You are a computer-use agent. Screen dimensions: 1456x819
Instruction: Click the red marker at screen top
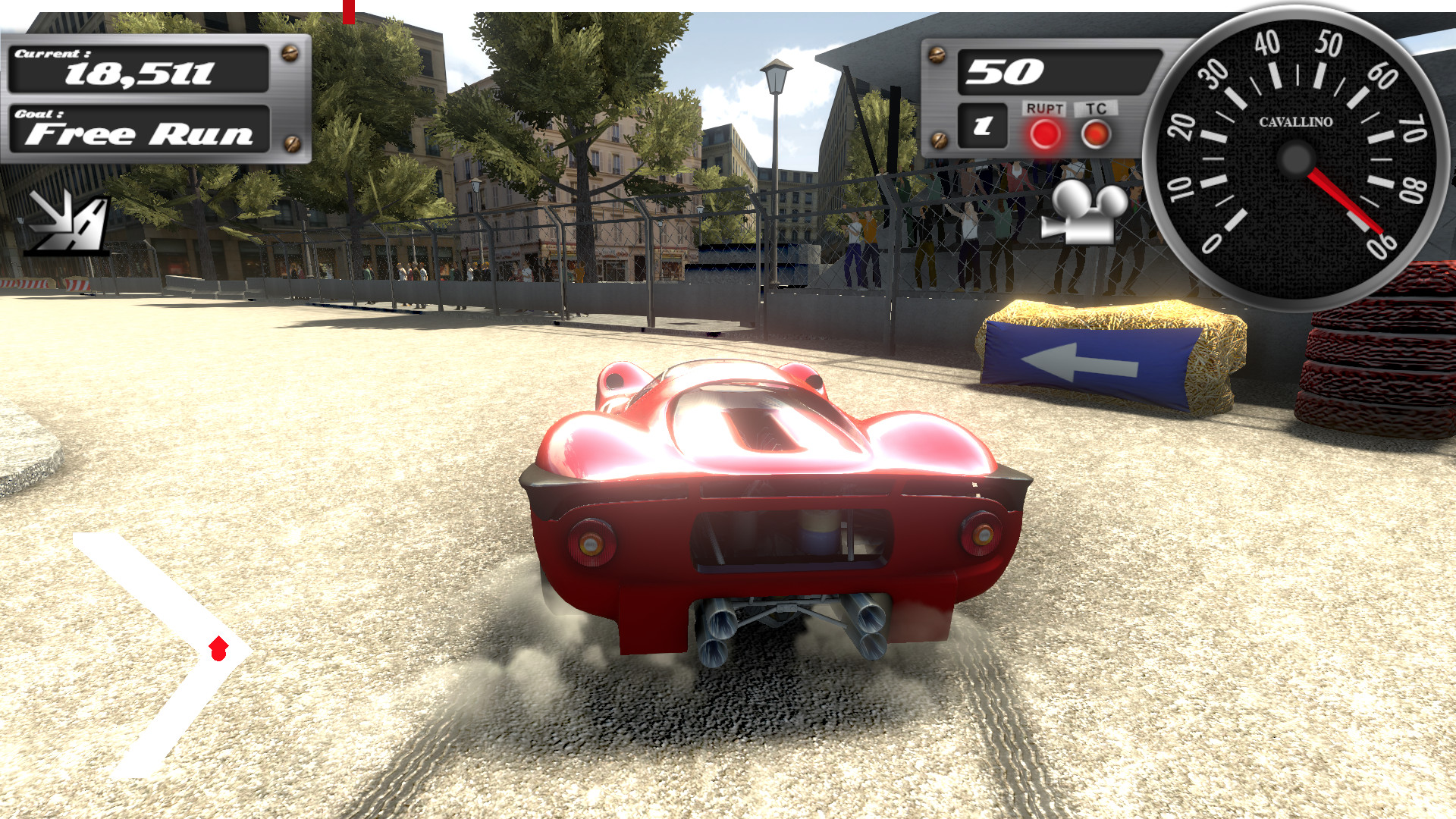tap(348, 11)
